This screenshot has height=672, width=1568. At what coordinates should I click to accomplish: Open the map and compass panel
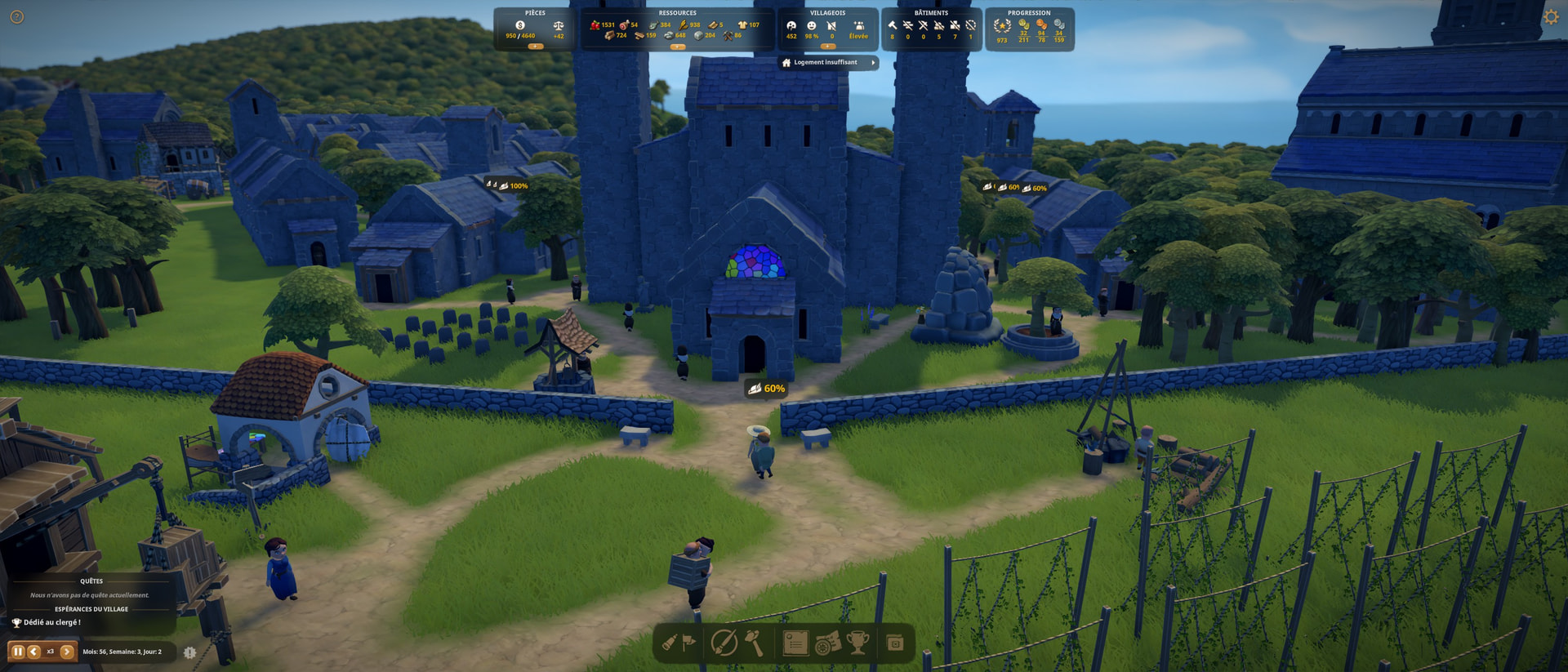pyautogui.click(x=827, y=643)
